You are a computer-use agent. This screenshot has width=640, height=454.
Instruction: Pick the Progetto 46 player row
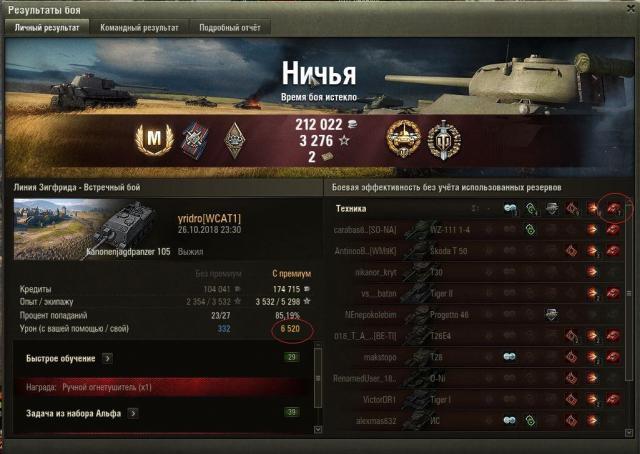[470, 314]
